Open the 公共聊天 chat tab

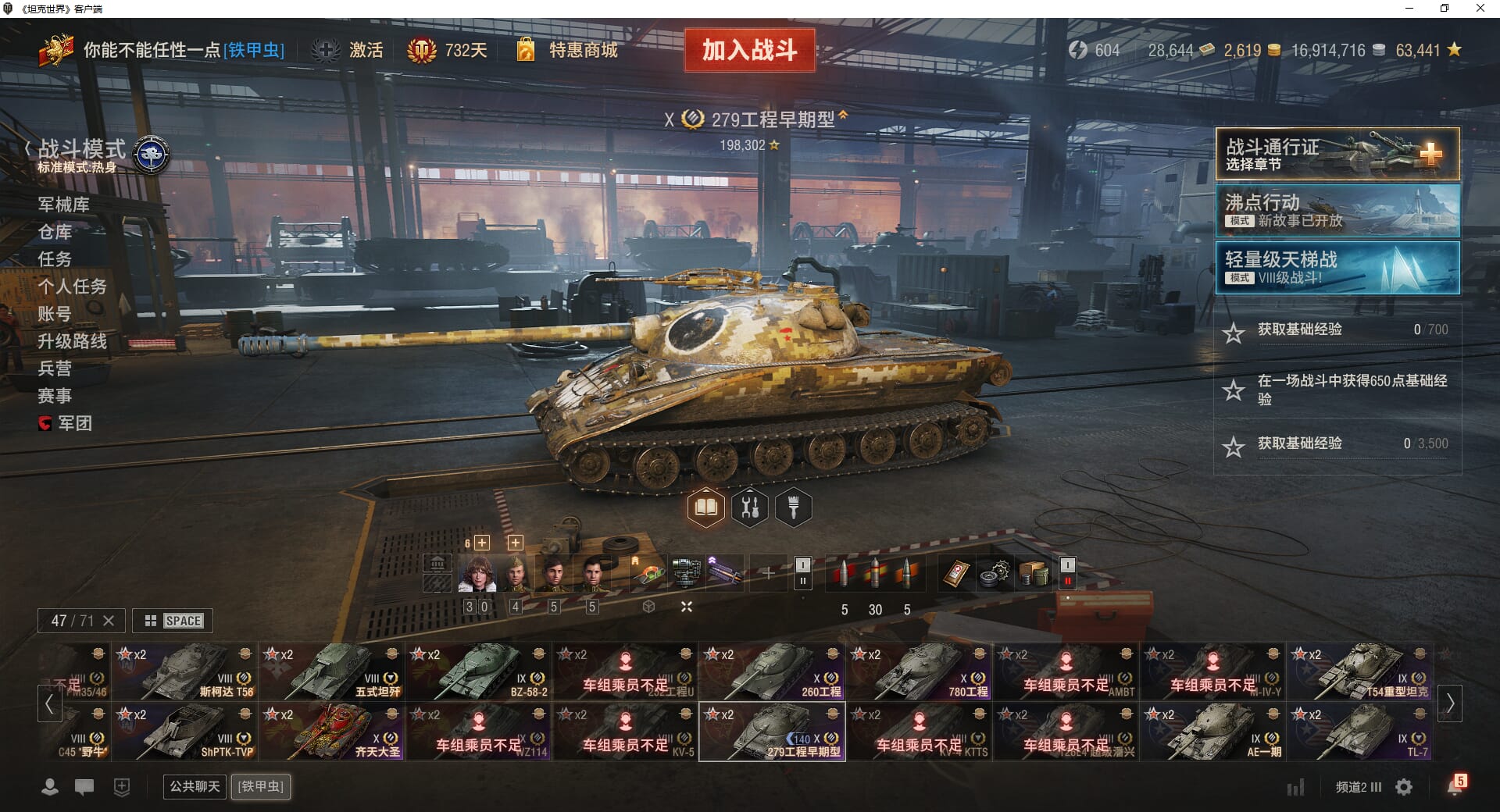195,786
